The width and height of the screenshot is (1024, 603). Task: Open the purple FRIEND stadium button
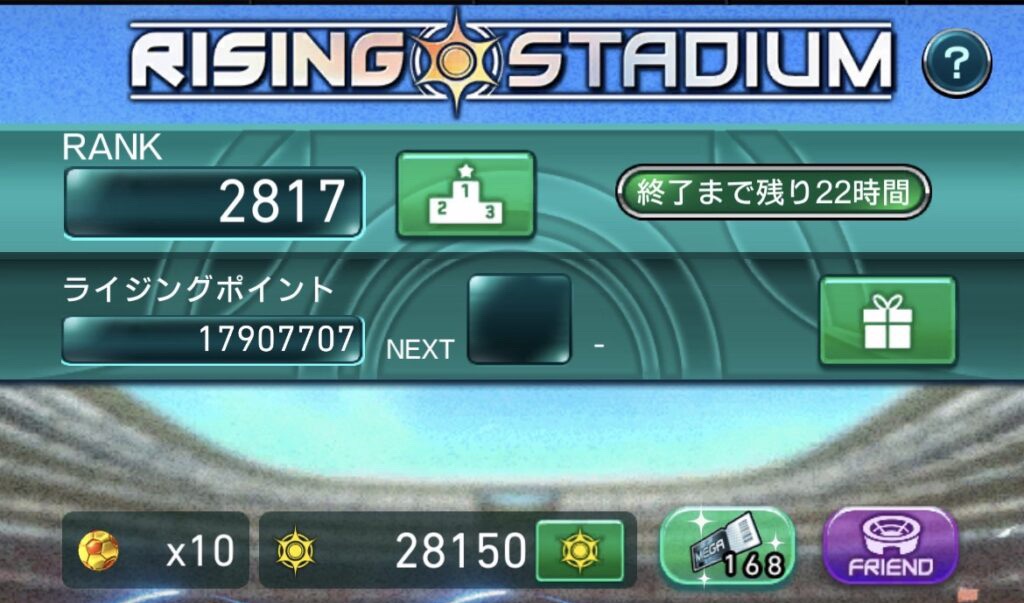(889, 546)
